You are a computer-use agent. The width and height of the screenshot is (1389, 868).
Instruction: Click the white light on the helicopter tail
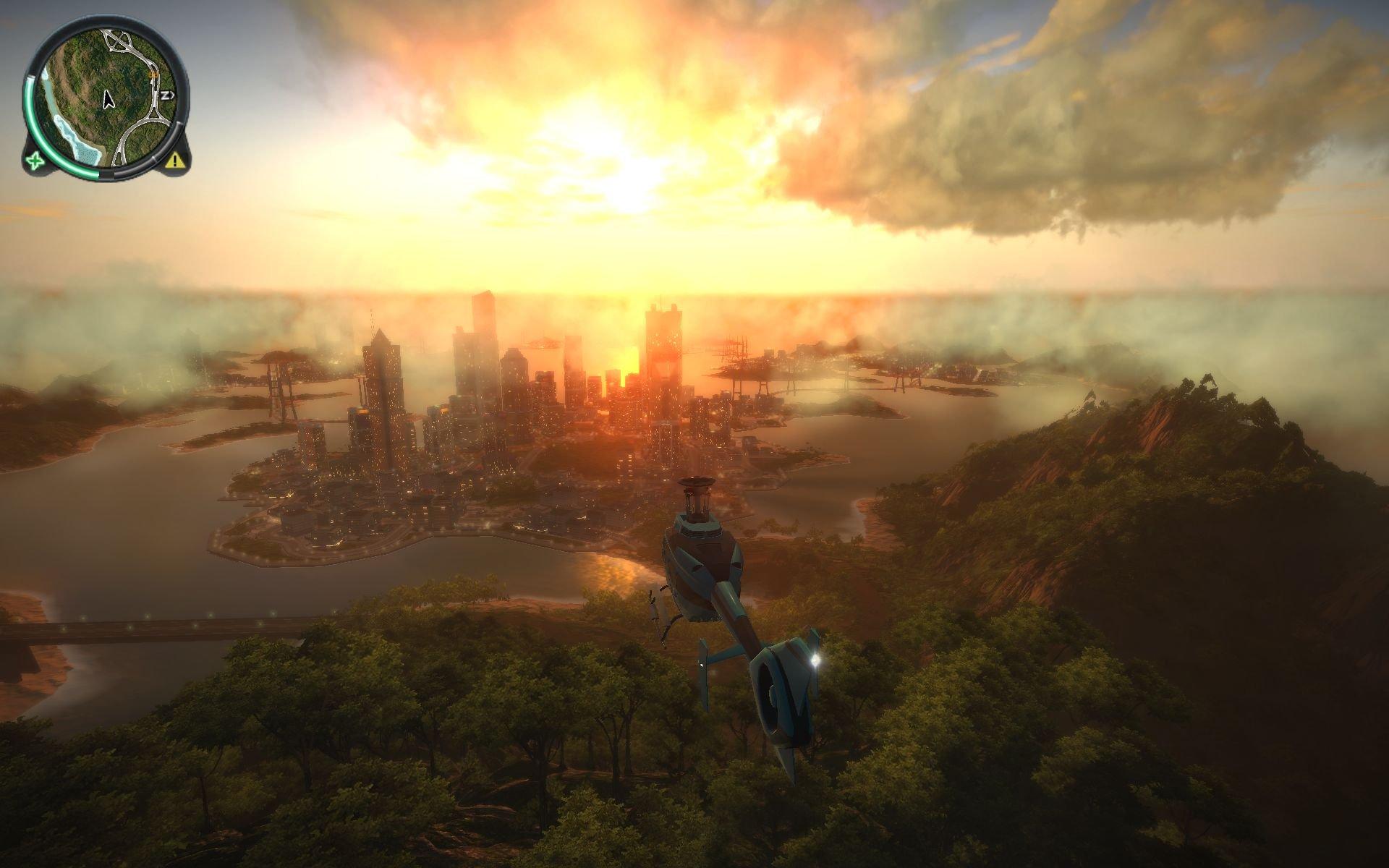tap(816, 660)
